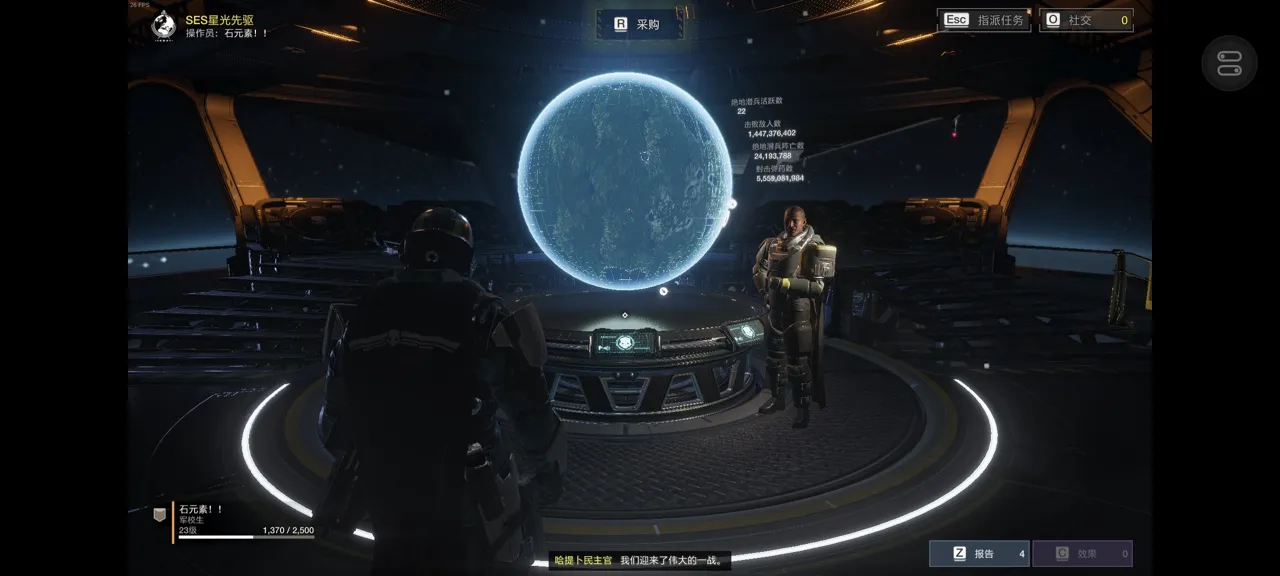Click the 石元素 player rank badge
This screenshot has height=576, width=1280.
point(160,514)
